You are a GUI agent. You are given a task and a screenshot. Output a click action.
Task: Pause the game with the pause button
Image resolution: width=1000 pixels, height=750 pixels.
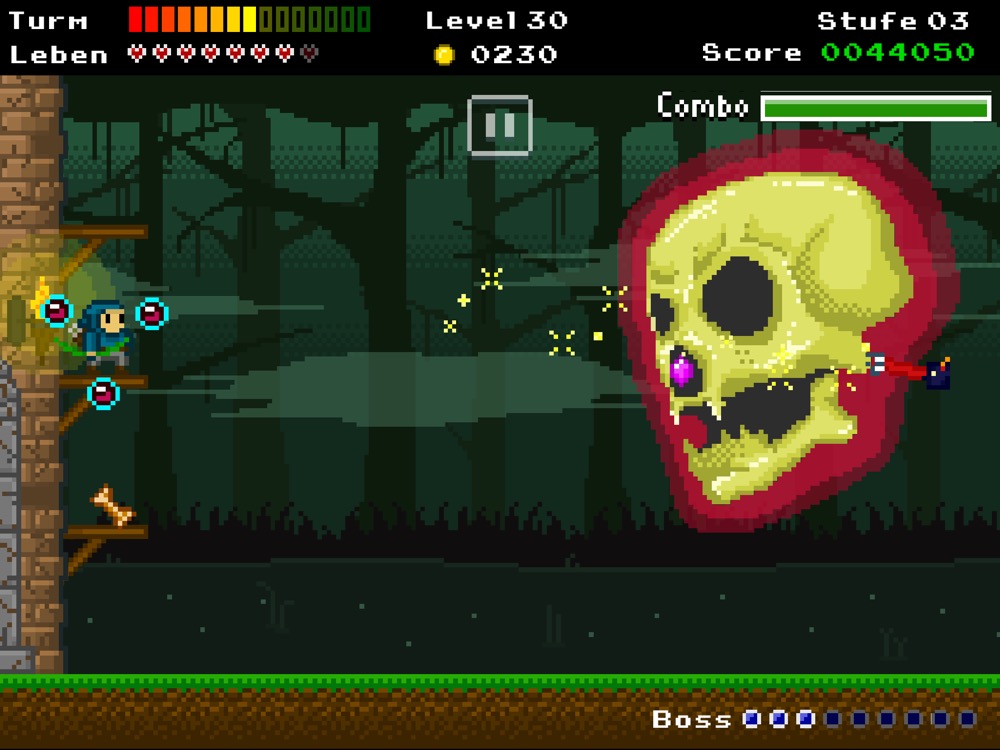tap(499, 125)
